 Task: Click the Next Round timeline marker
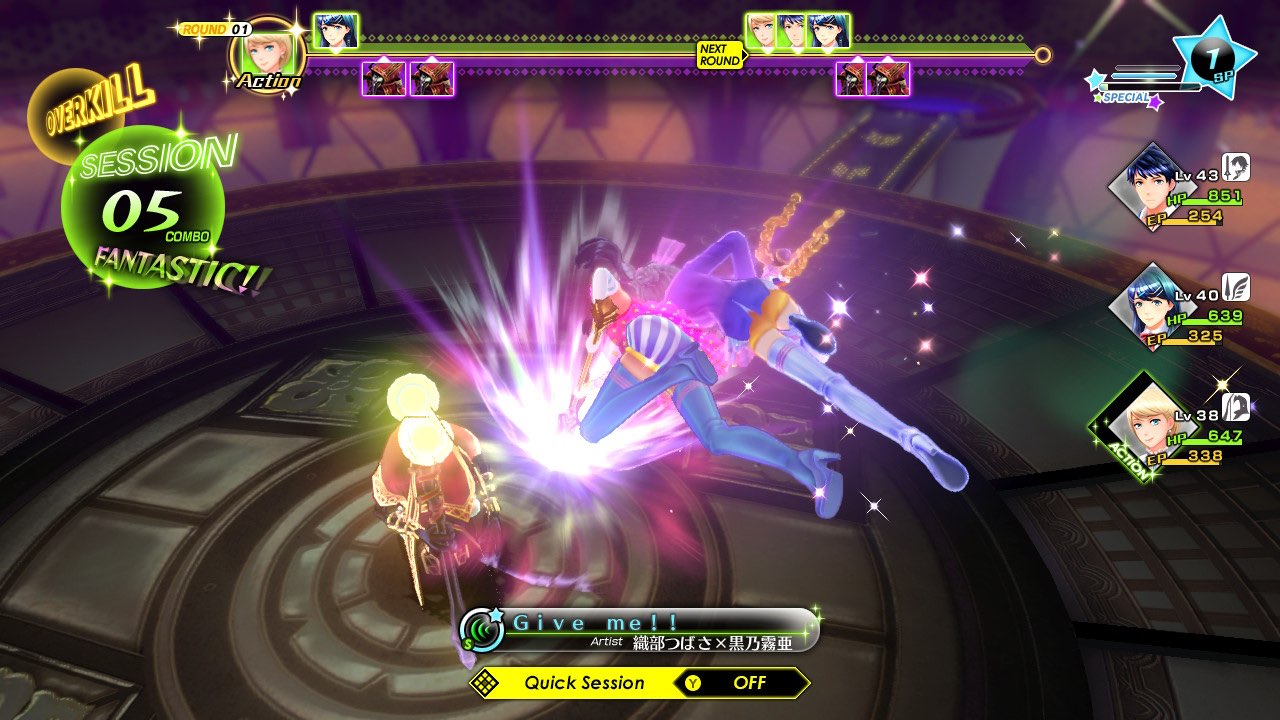719,55
